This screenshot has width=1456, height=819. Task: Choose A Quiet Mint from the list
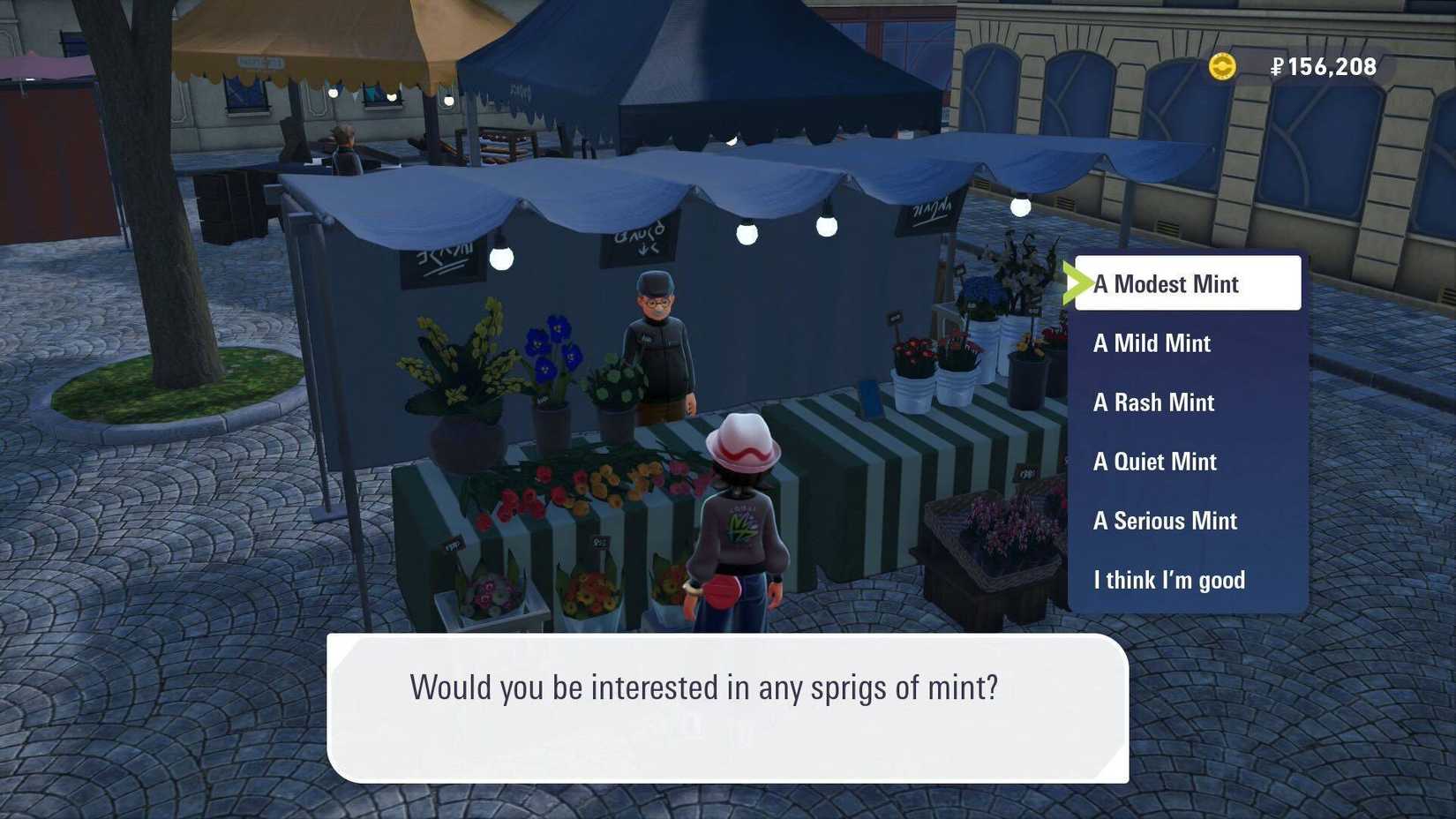1154,462
